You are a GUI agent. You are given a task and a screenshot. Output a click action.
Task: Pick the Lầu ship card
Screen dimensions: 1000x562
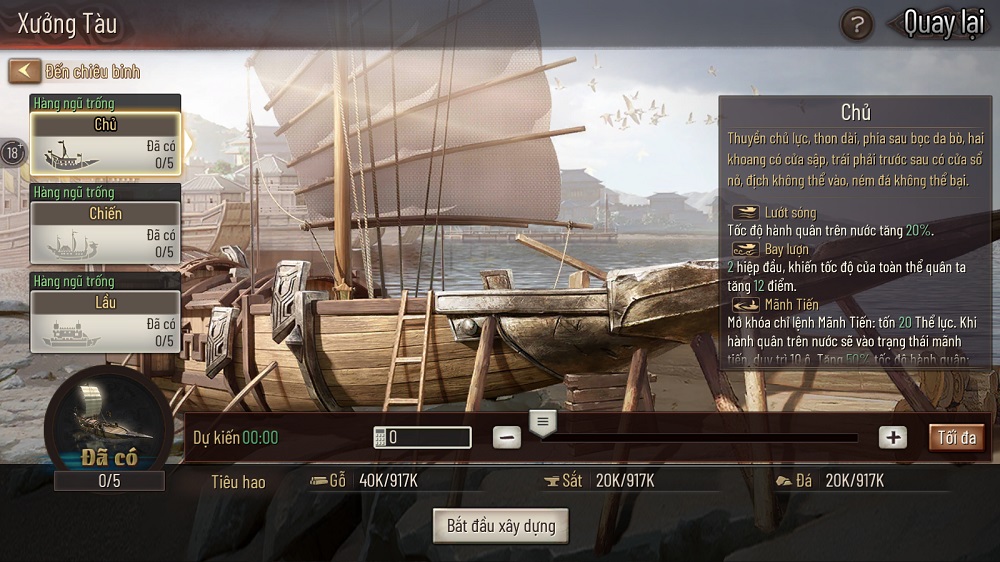[105, 320]
